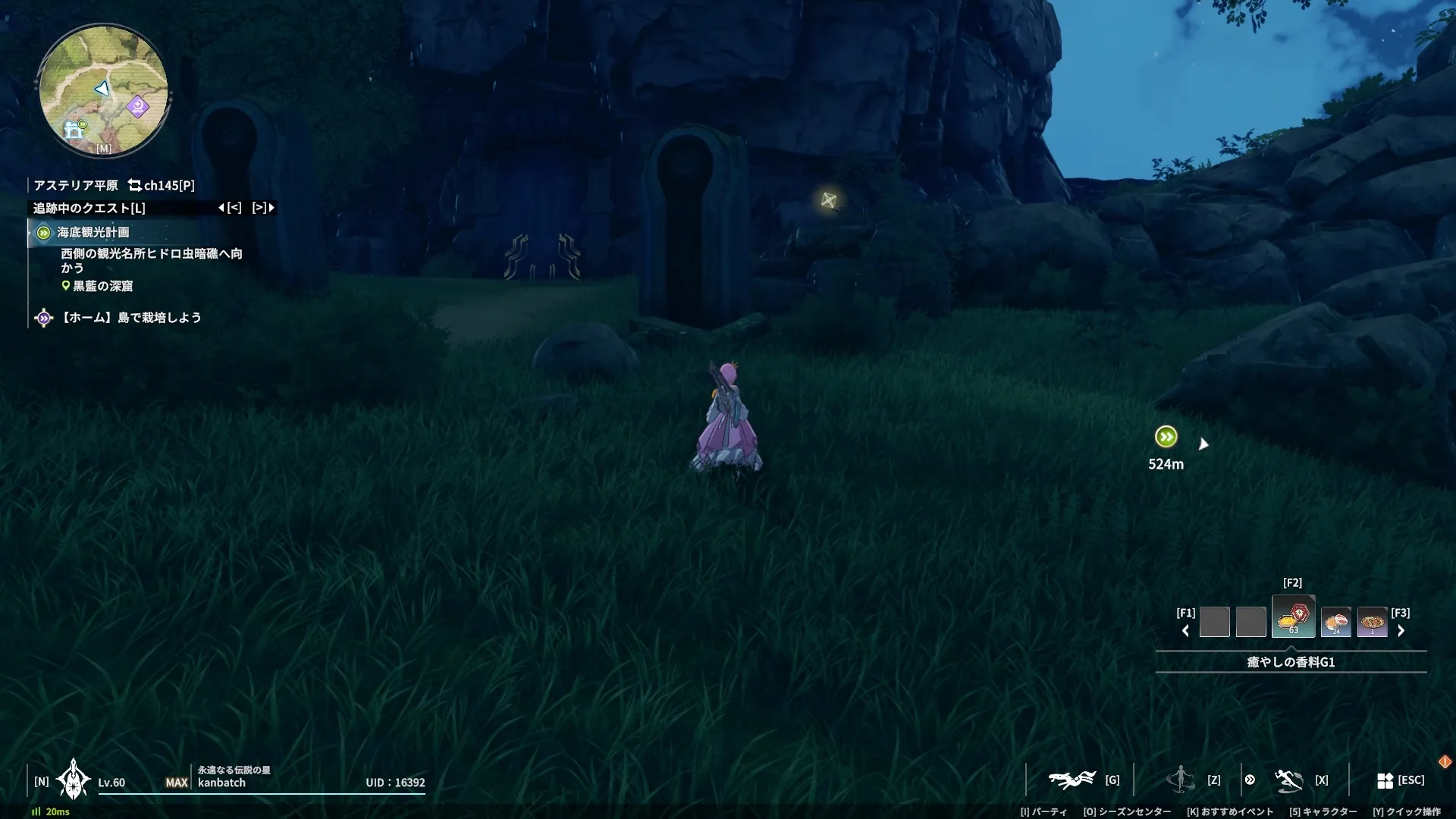1456x819 pixels.
Task: Select the hotbar item with count 24
Action: [x=1335, y=622]
